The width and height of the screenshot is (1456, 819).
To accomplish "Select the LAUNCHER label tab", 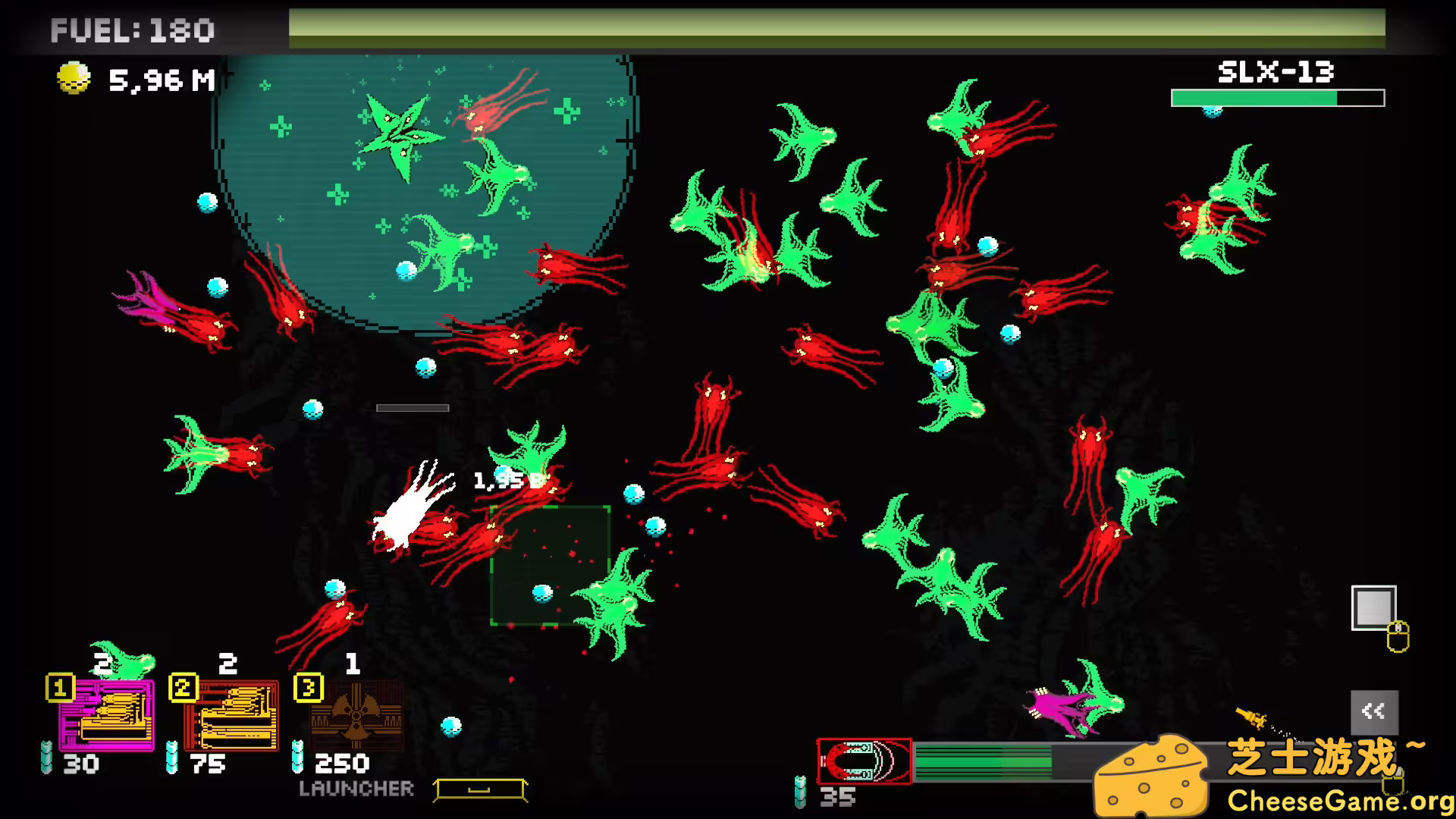I will point(356,789).
